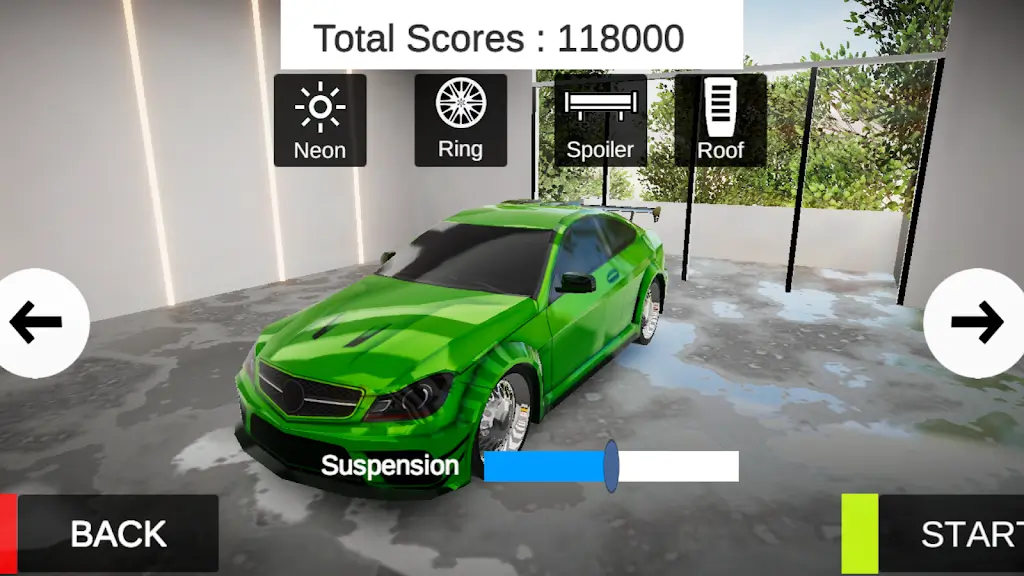This screenshot has width=1024, height=576.
Task: Click the Suspension slider handle
Action: [611, 467]
